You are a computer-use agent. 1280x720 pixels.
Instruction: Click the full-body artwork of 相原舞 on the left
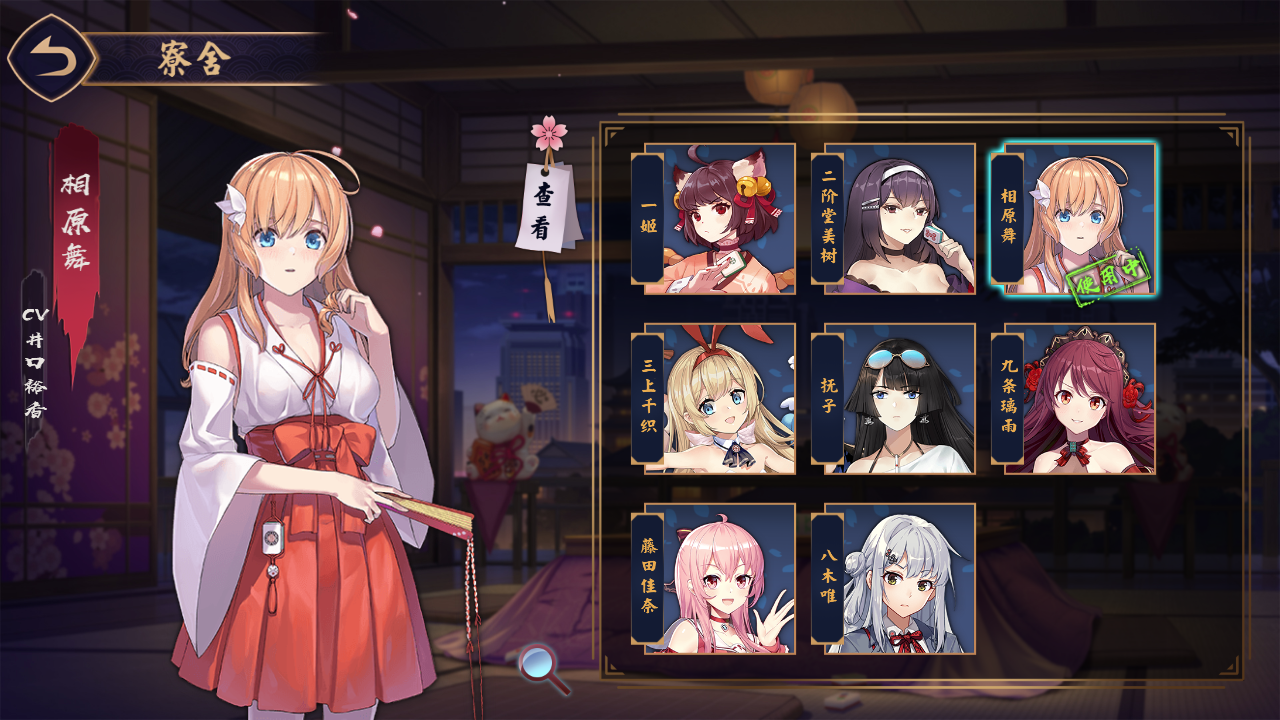[290, 420]
